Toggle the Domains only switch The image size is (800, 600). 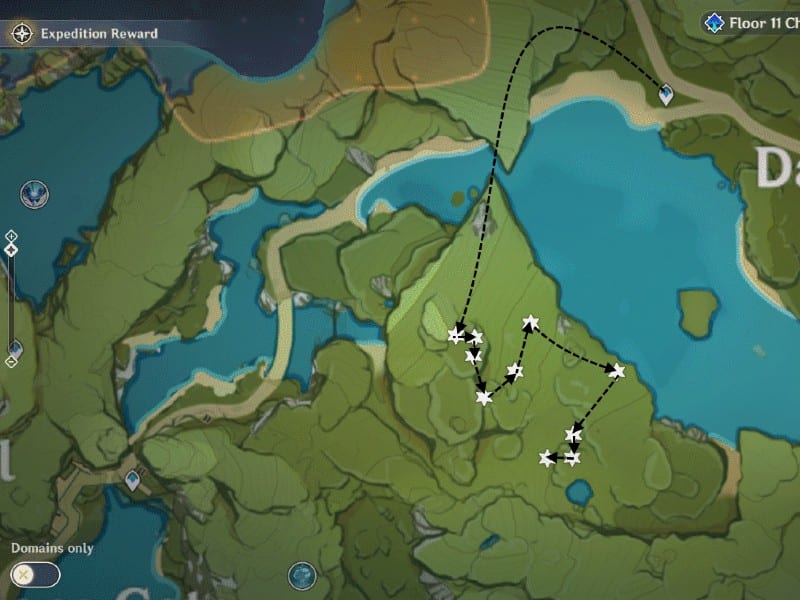(35, 575)
